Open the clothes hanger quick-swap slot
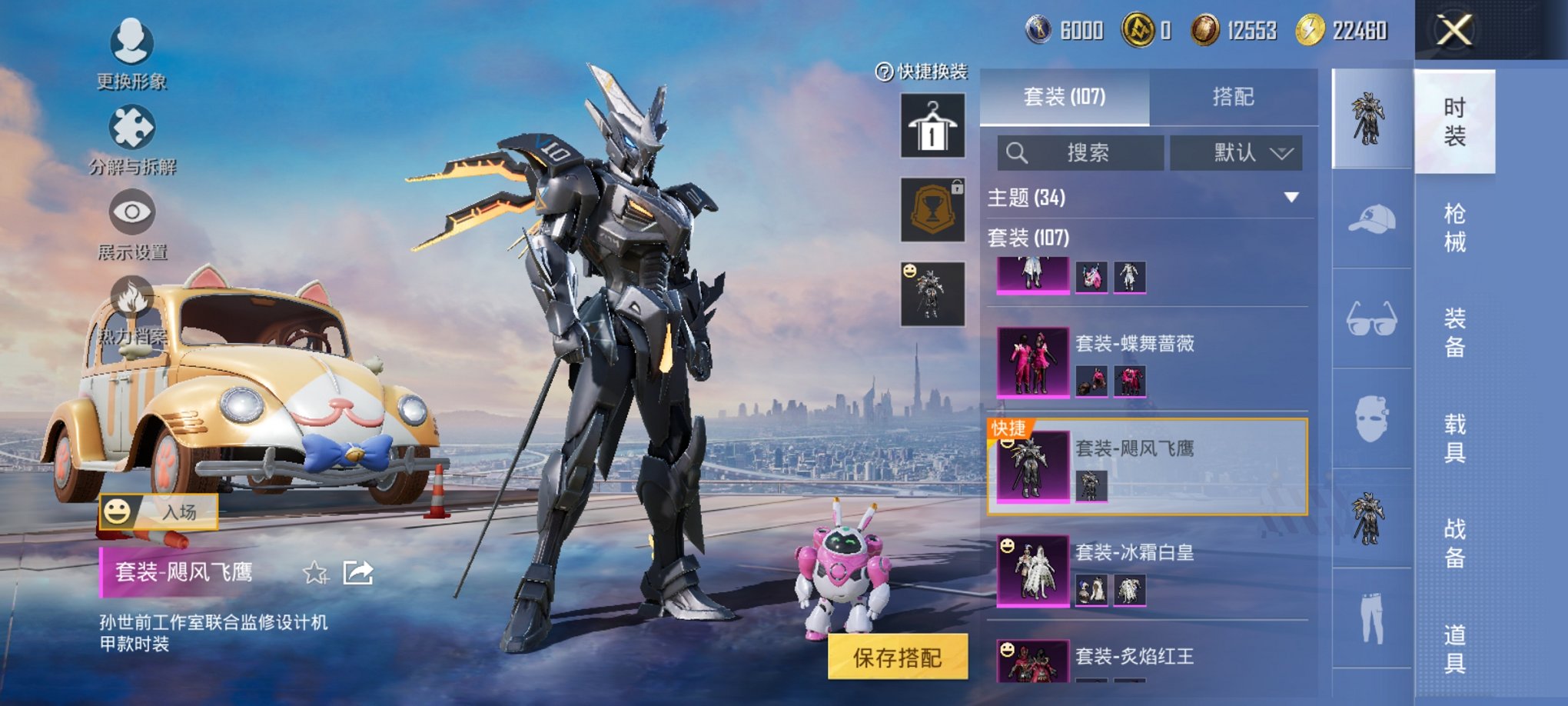 pos(932,125)
